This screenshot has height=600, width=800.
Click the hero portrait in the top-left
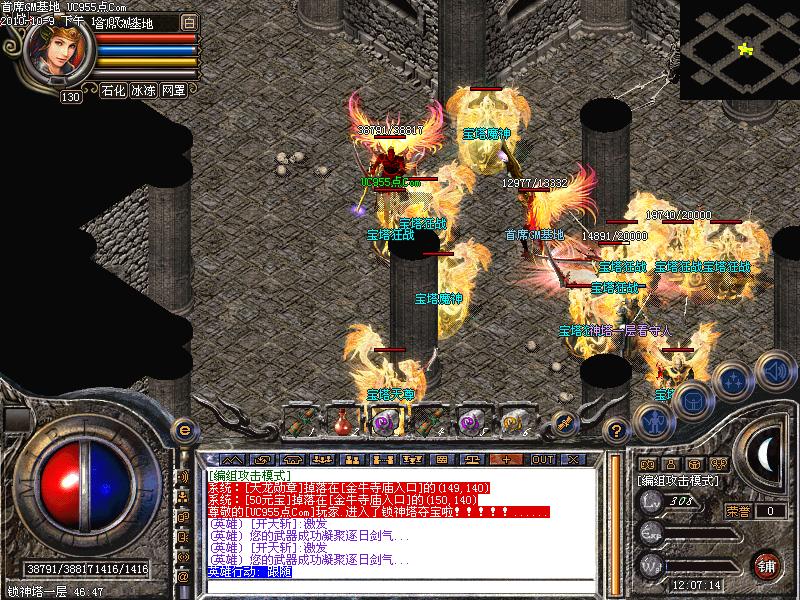click(x=57, y=52)
